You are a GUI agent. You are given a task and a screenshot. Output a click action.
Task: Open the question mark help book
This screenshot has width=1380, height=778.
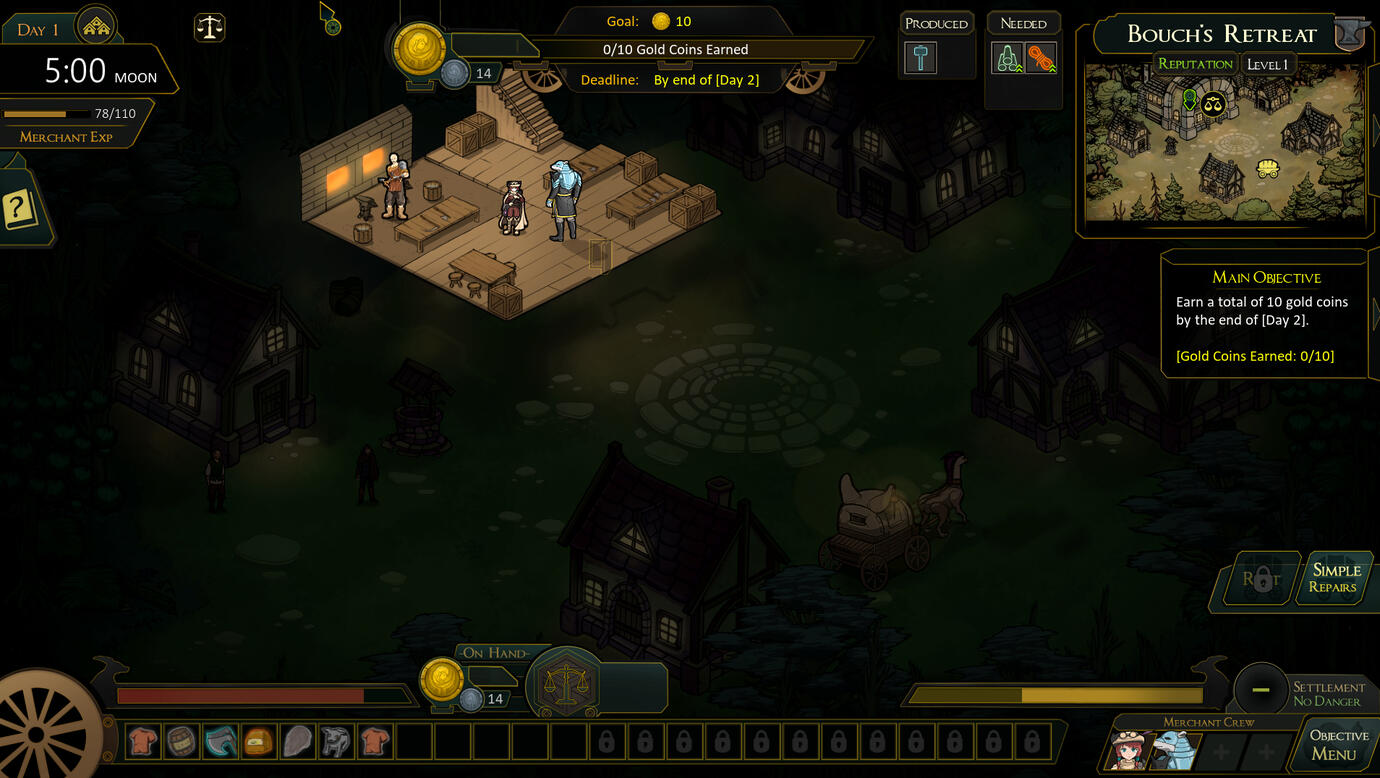[20, 210]
